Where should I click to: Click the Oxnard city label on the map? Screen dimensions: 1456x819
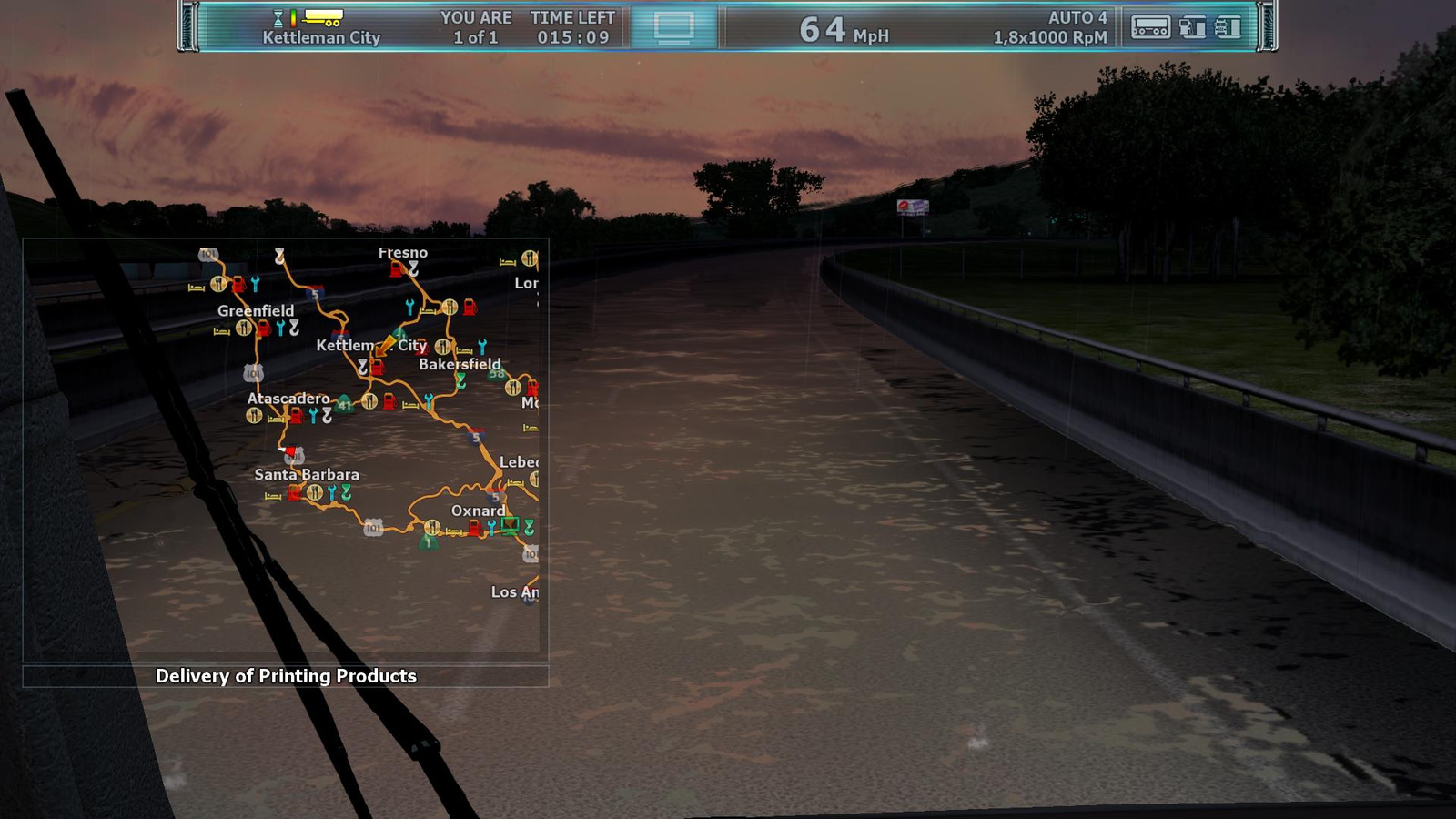(478, 511)
